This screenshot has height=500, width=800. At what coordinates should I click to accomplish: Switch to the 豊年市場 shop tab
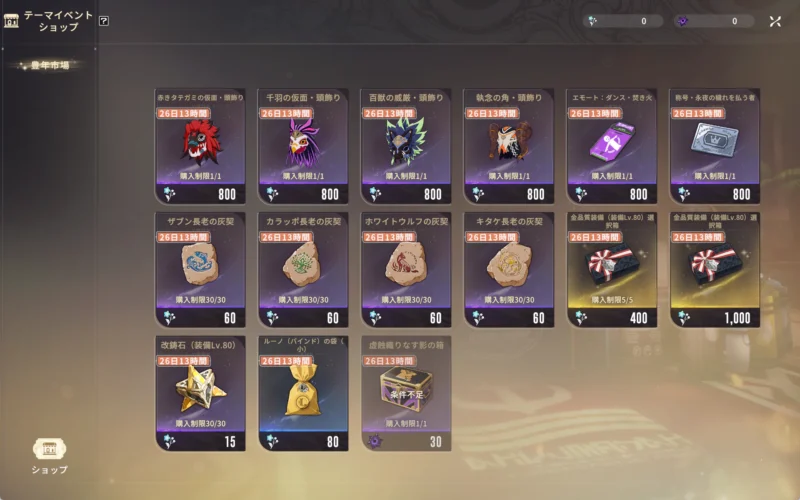click(x=52, y=66)
